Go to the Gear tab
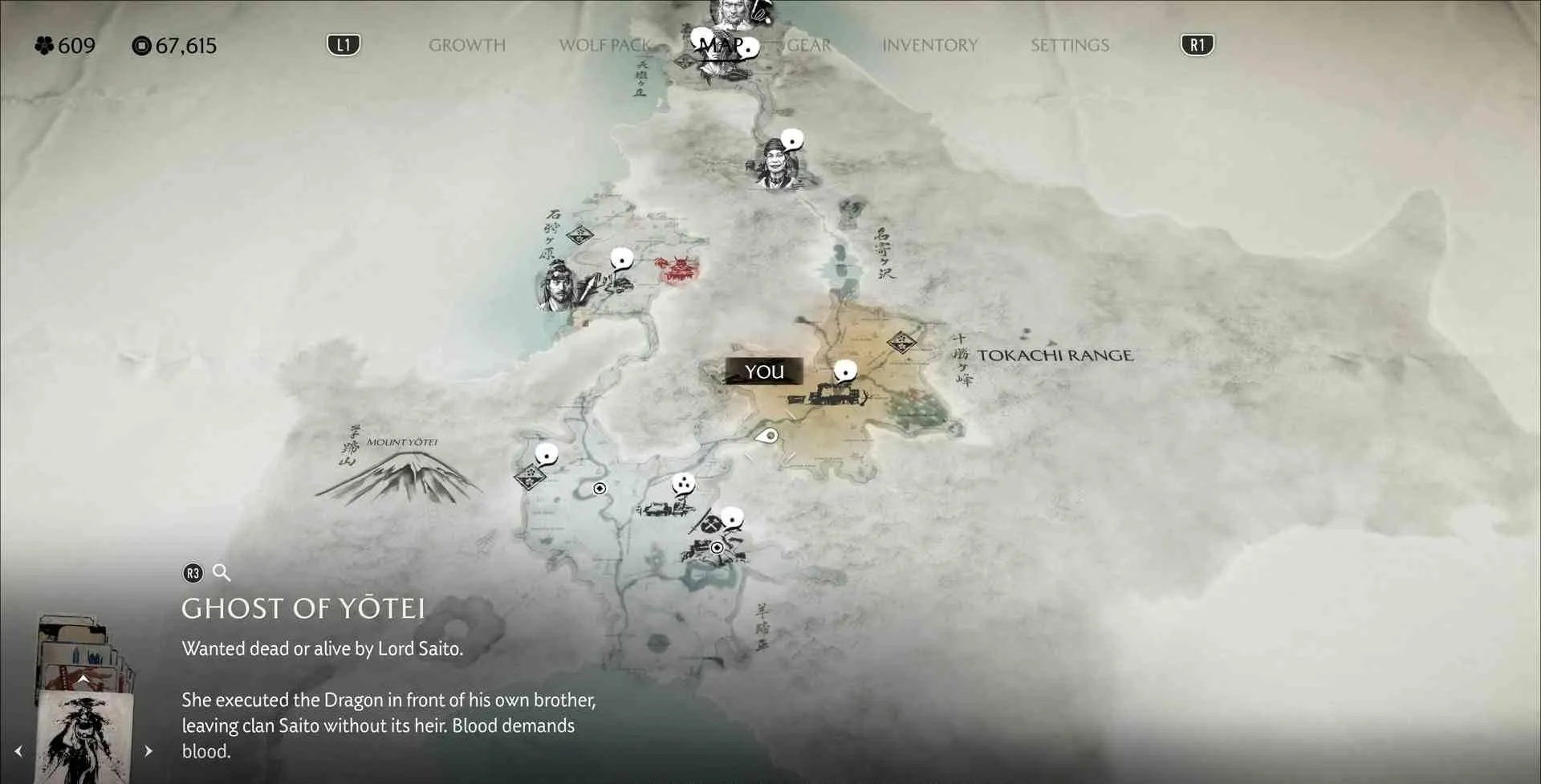1541x784 pixels. tap(808, 45)
